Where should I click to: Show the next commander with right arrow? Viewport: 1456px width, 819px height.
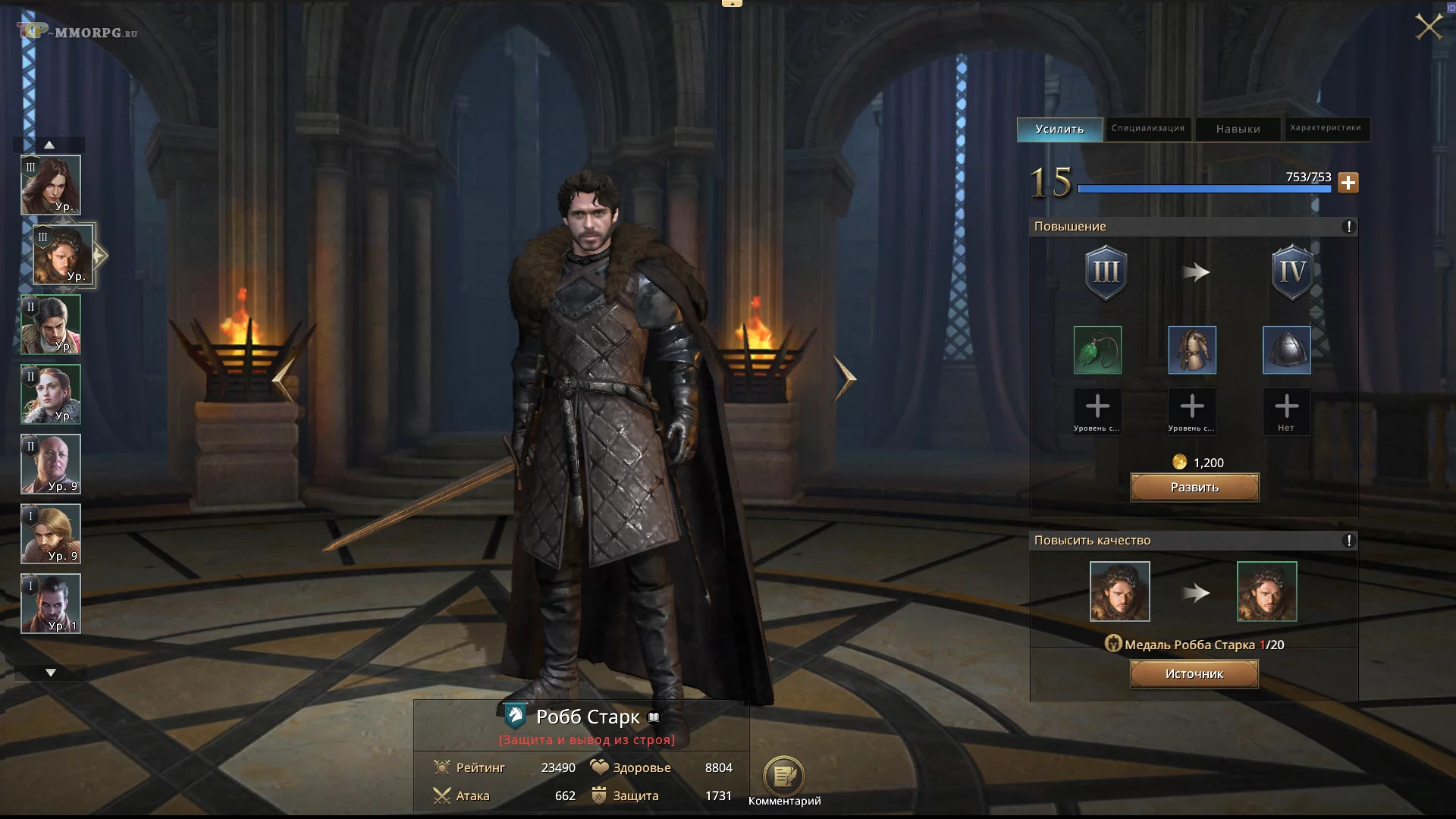(845, 378)
